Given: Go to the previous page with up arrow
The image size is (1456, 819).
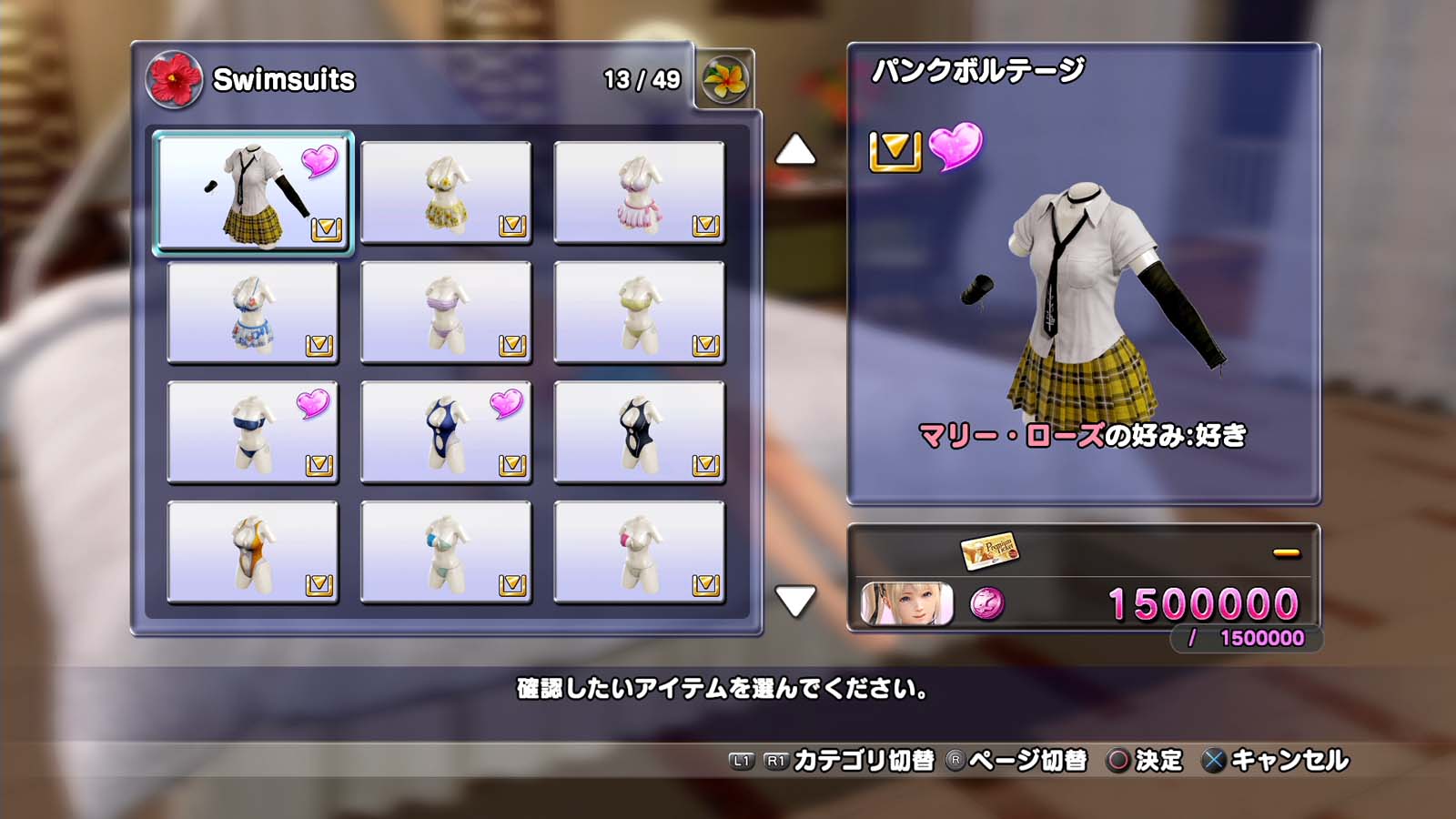Looking at the screenshot, I should pos(795,150).
